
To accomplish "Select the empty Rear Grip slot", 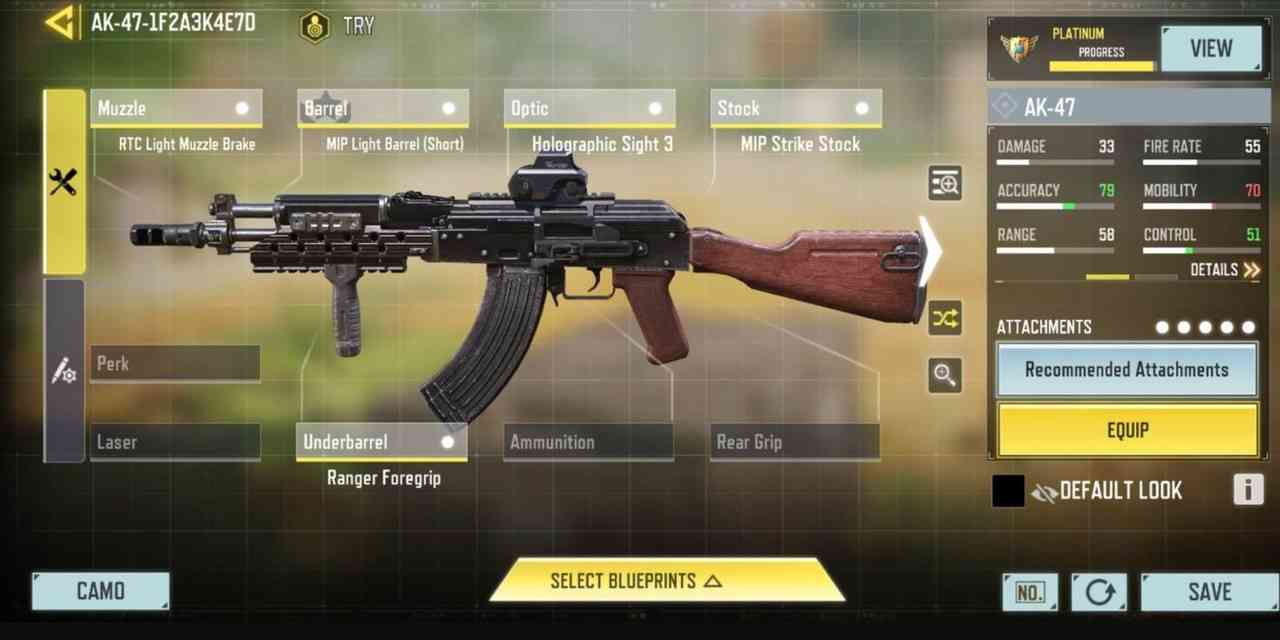I will [796, 442].
